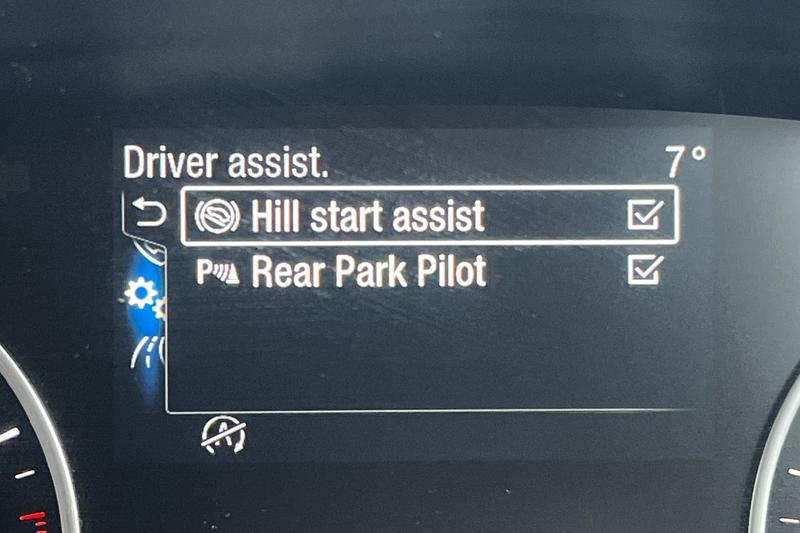800x533 pixels.
Task: Choose the Rear Park Pilot entry
Action: tap(369, 271)
